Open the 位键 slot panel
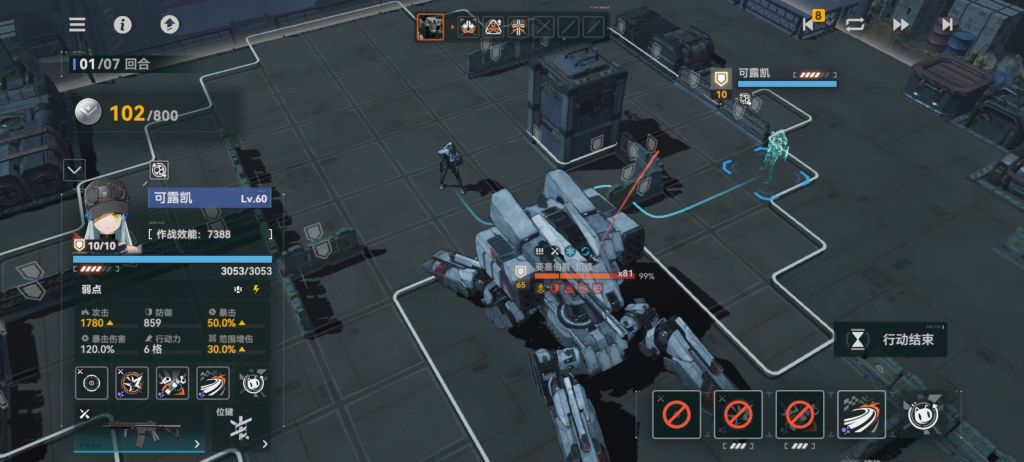This screenshot has height=462, width=1024. coord(240,430)
